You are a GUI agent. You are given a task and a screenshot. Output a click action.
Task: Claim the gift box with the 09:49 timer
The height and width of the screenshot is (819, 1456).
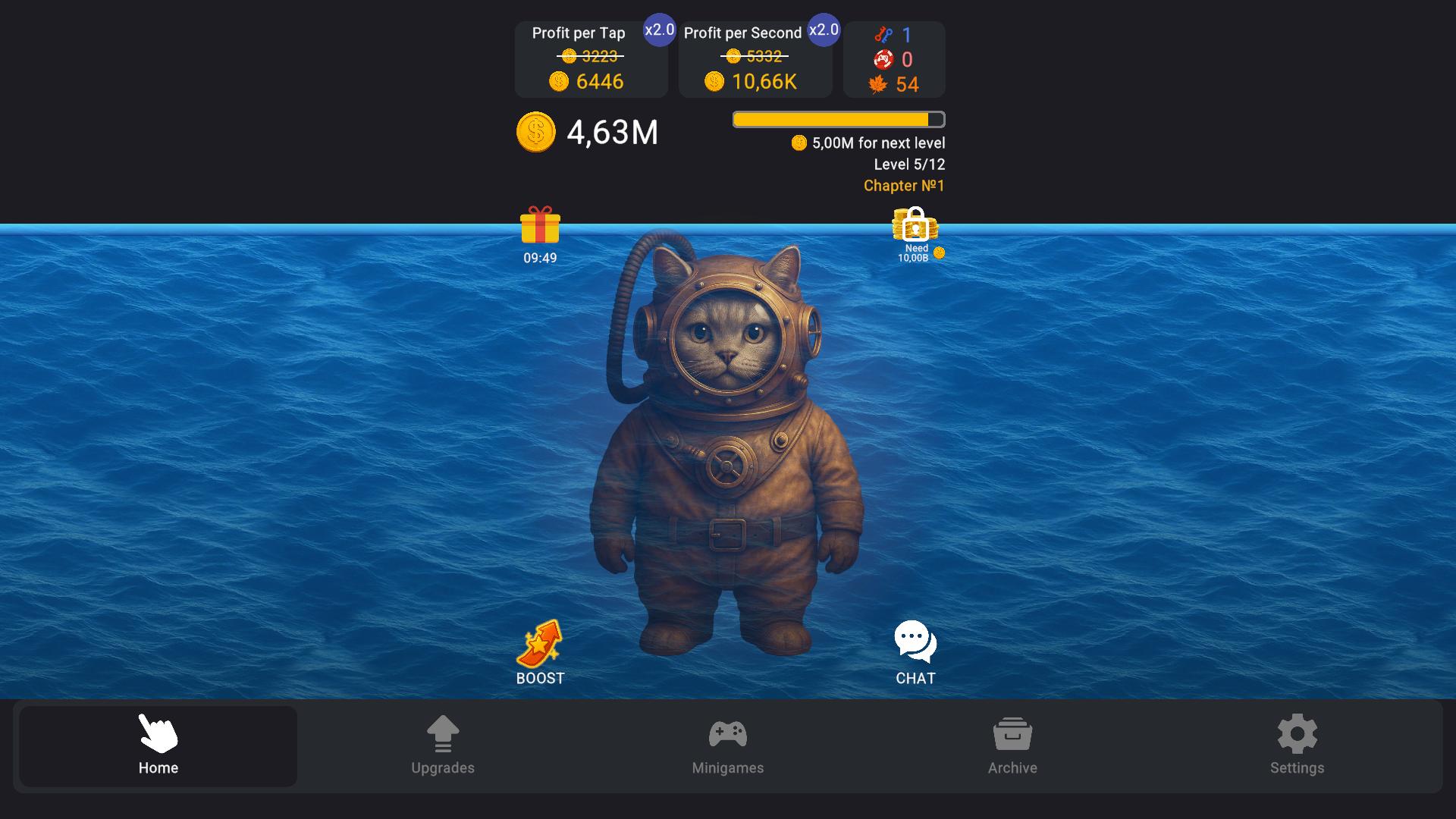(539, 227)
